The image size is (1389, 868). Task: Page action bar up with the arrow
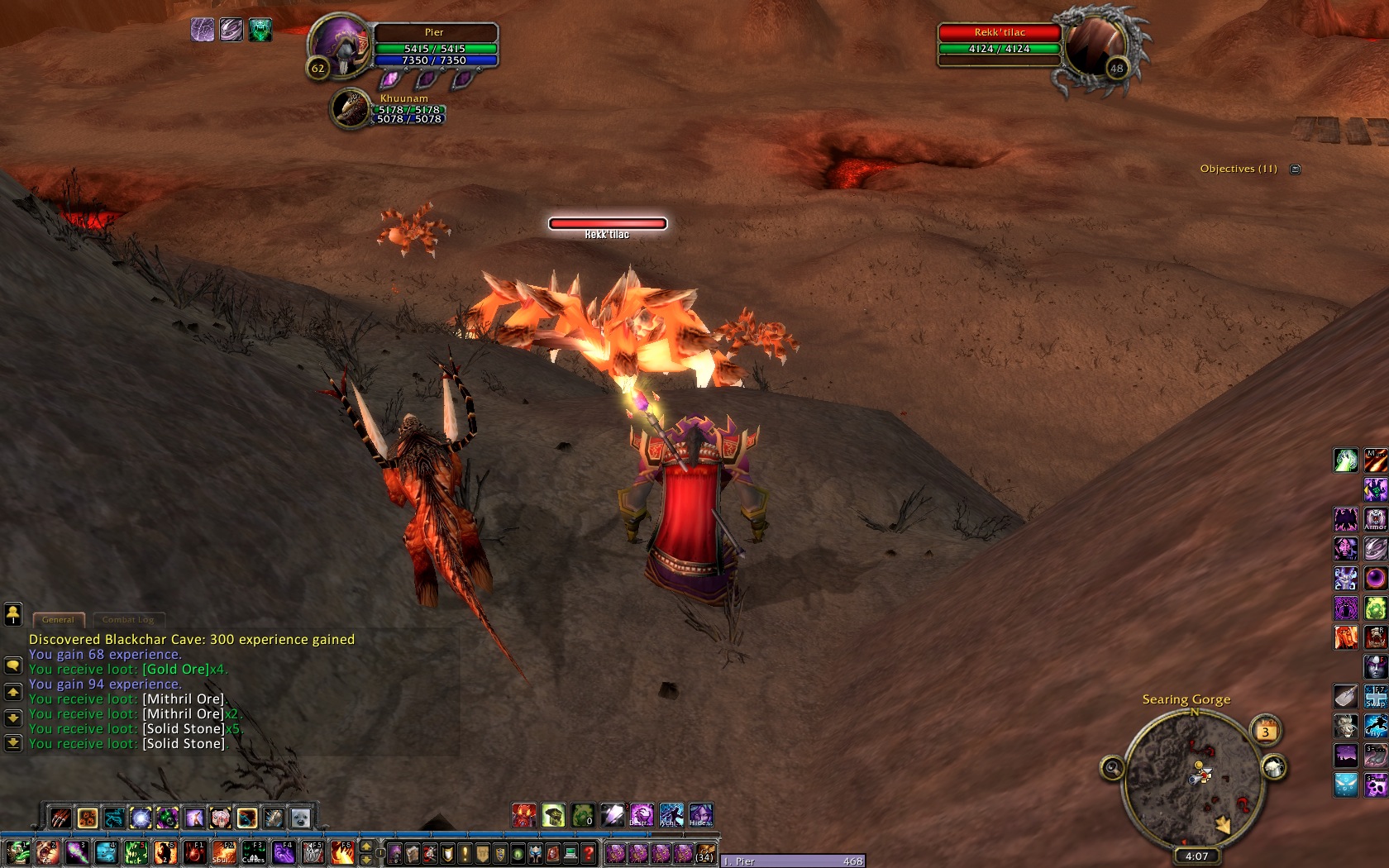[366, 847]
